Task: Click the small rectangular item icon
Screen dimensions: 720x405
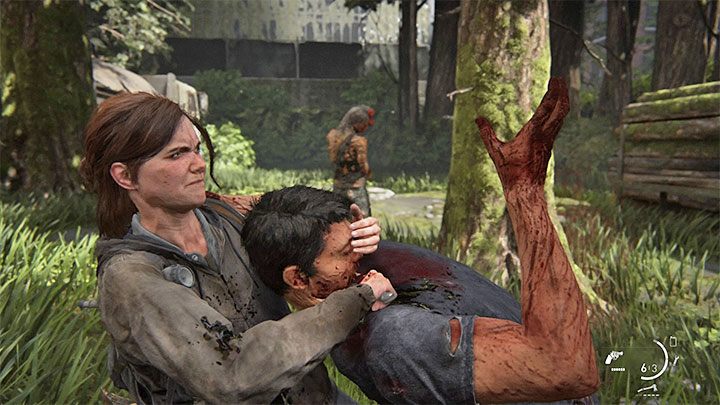Action: click(672, 342)
